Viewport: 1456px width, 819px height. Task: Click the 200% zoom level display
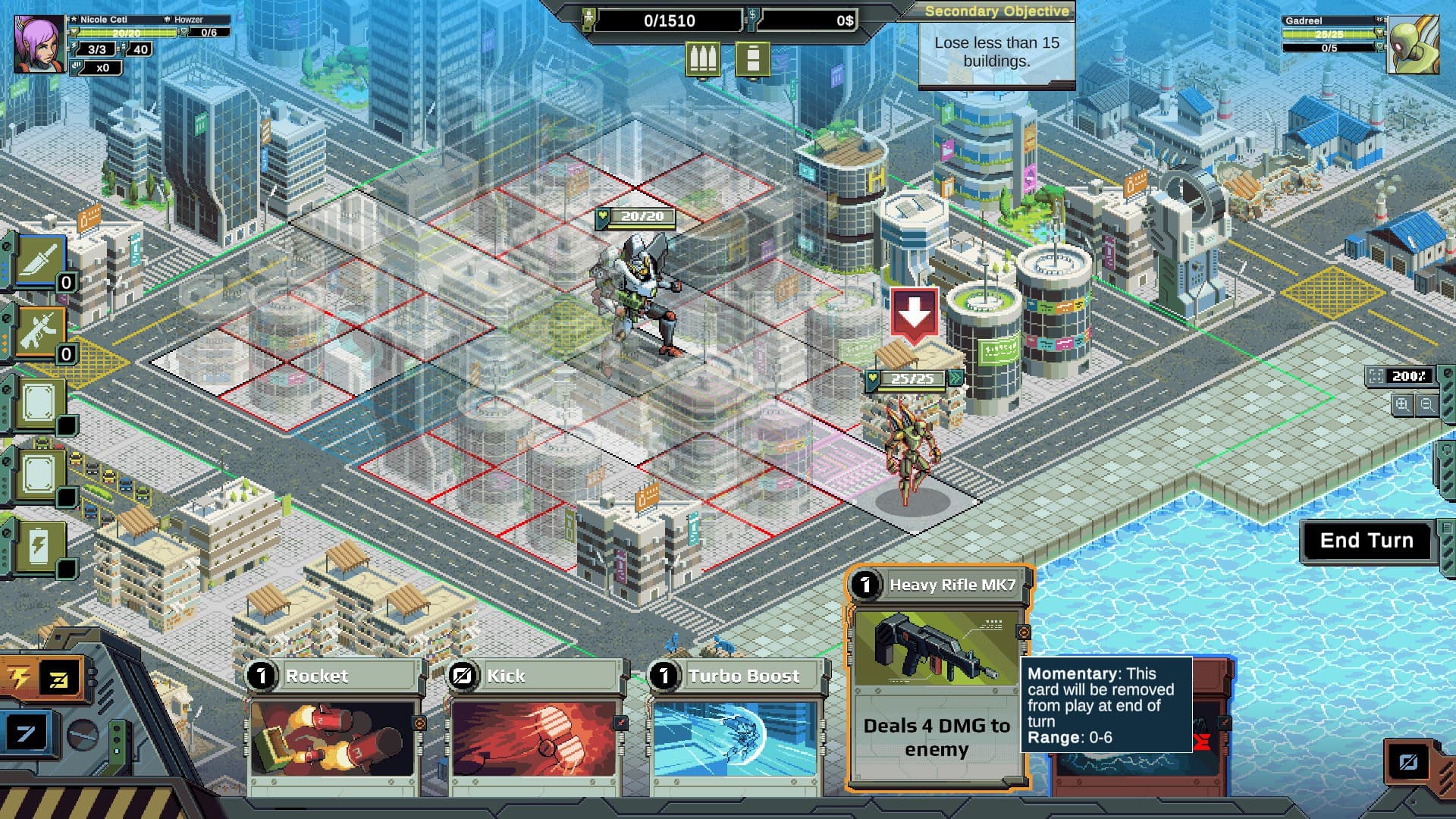point(1410,375)
